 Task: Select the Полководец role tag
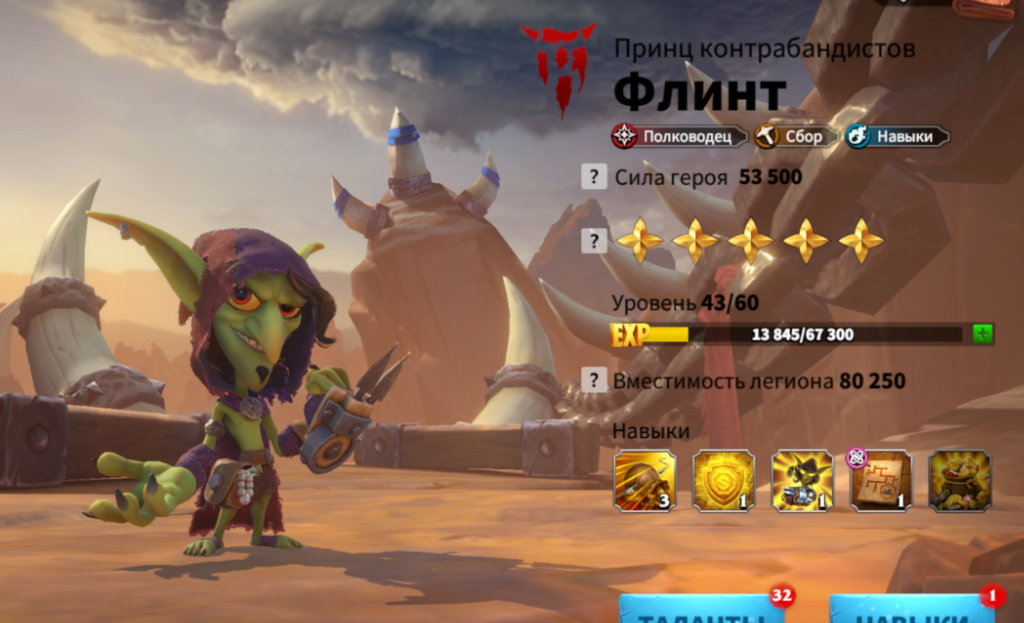click(680, 136)
